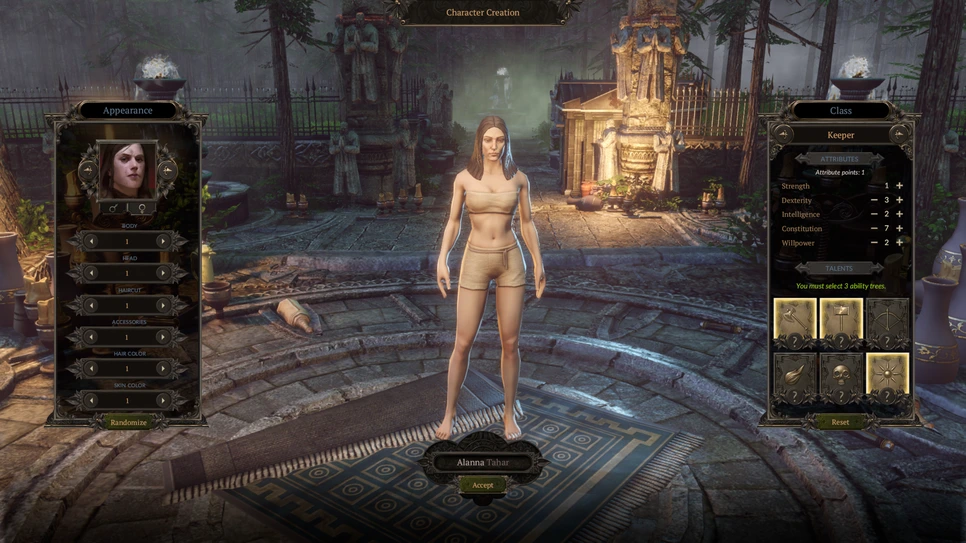Switch to the previous class before Keeper
The height and width of the screenshot is (543, 966).
click(x=782, y=134)
